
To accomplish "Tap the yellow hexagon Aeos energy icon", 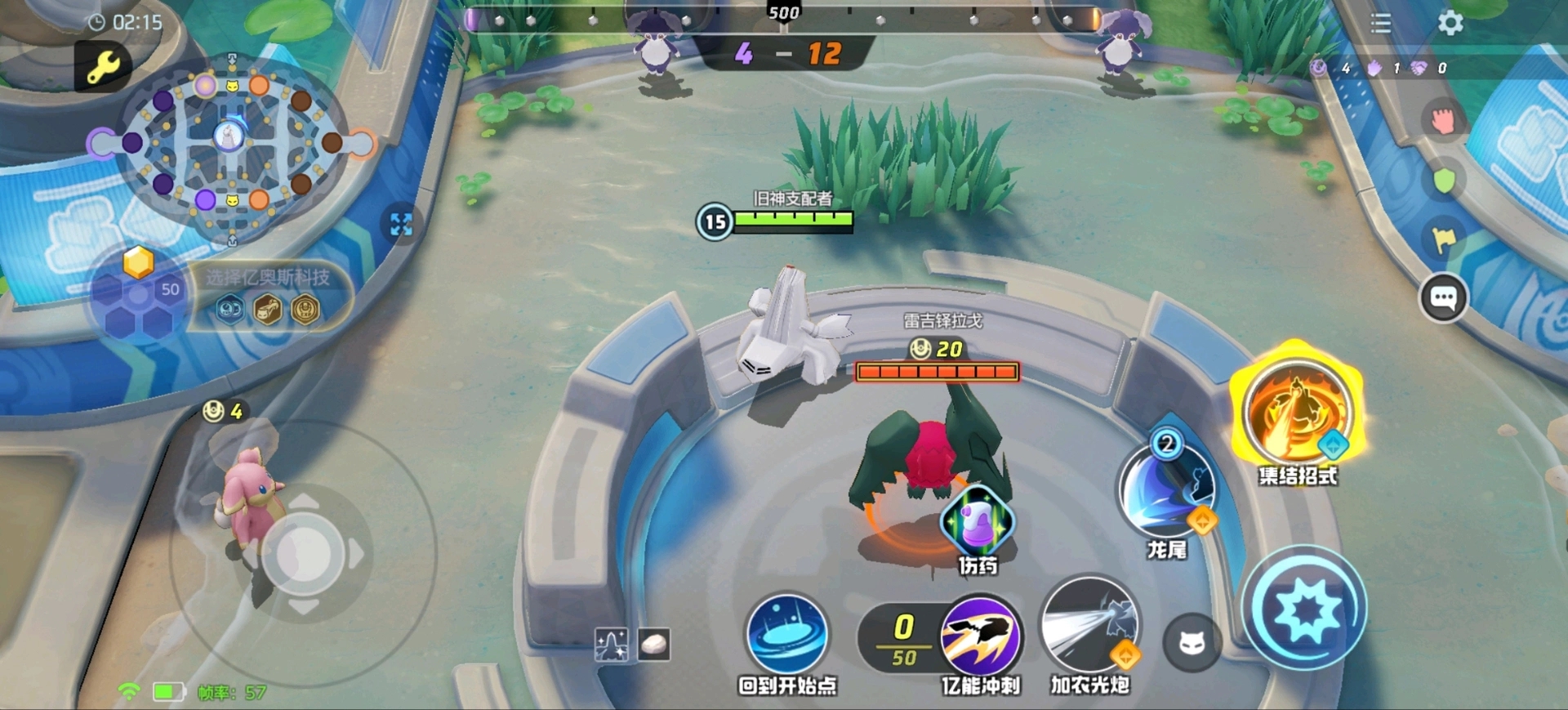I will (138, 263).
